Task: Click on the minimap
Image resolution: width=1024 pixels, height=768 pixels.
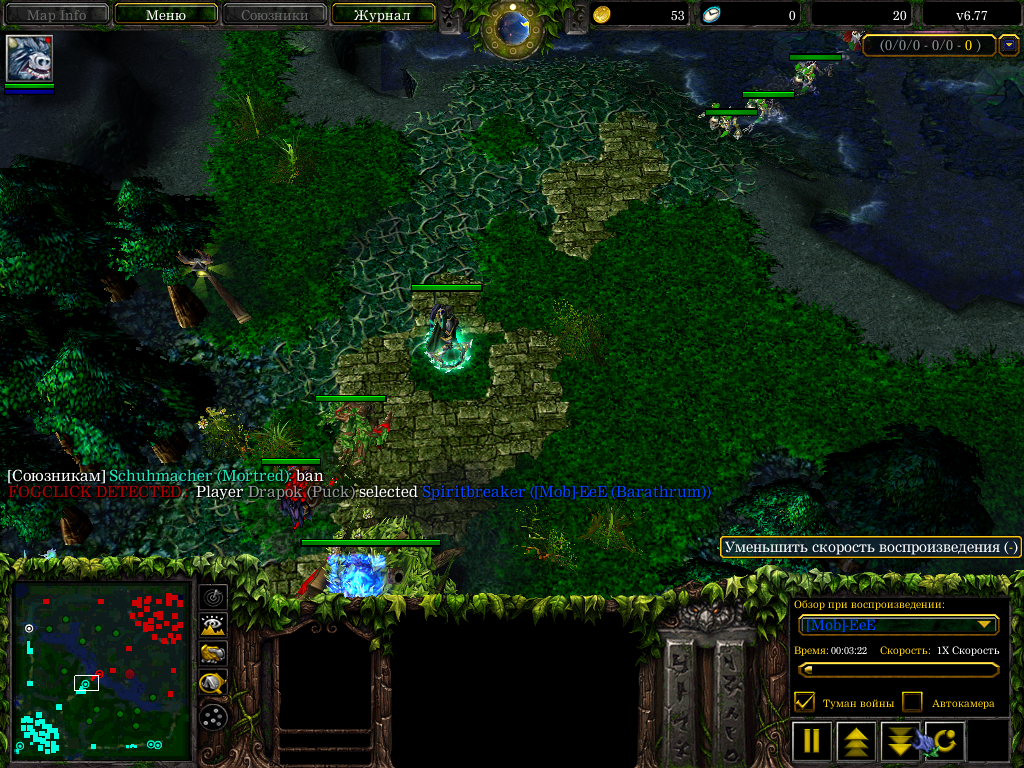Action: [x=101, y=668]
